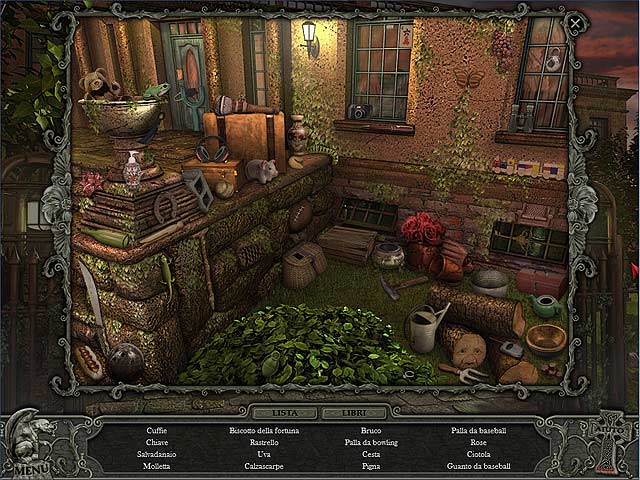Close the hidden object scene

point(575,23)
